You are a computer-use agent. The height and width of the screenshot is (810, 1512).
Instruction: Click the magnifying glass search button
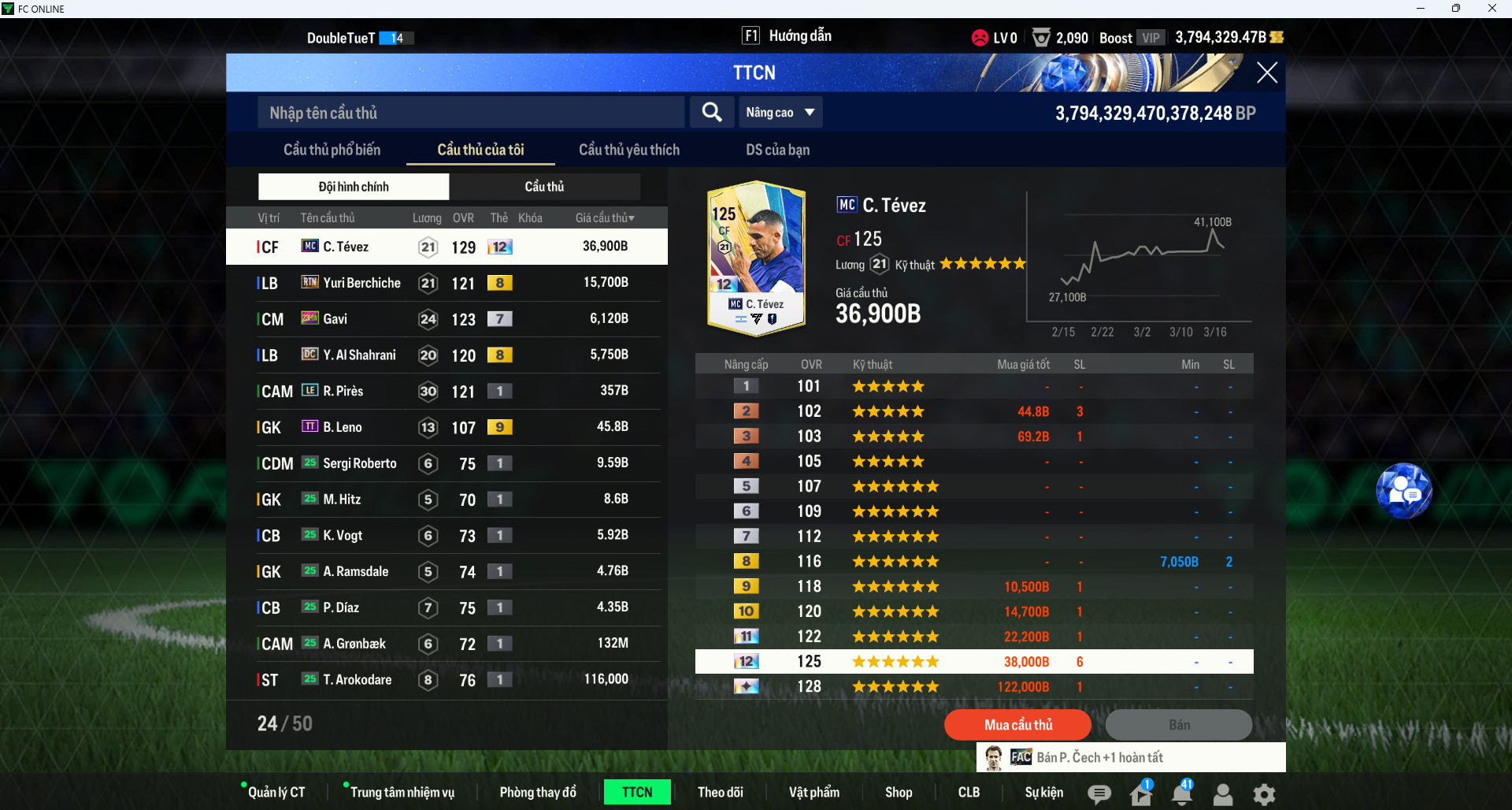pyautogui.click(x=712, y=113)
